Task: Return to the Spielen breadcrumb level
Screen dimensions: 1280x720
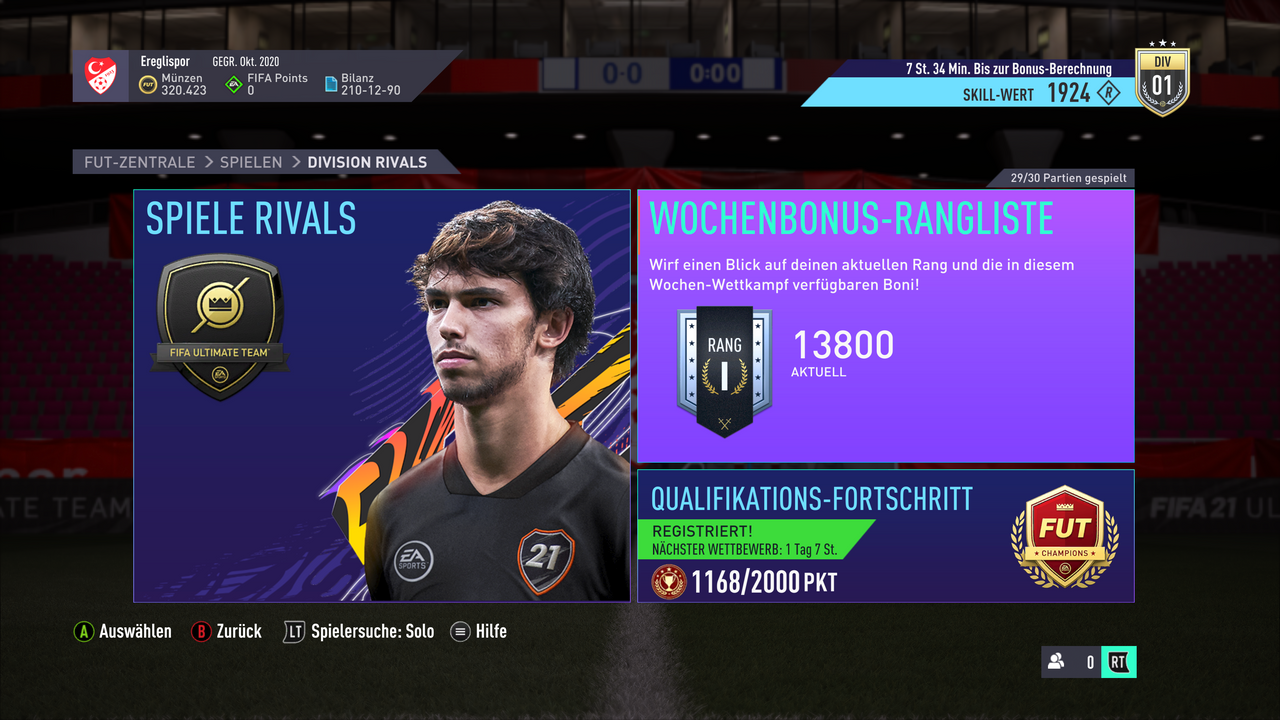Action: coord(251,162)
